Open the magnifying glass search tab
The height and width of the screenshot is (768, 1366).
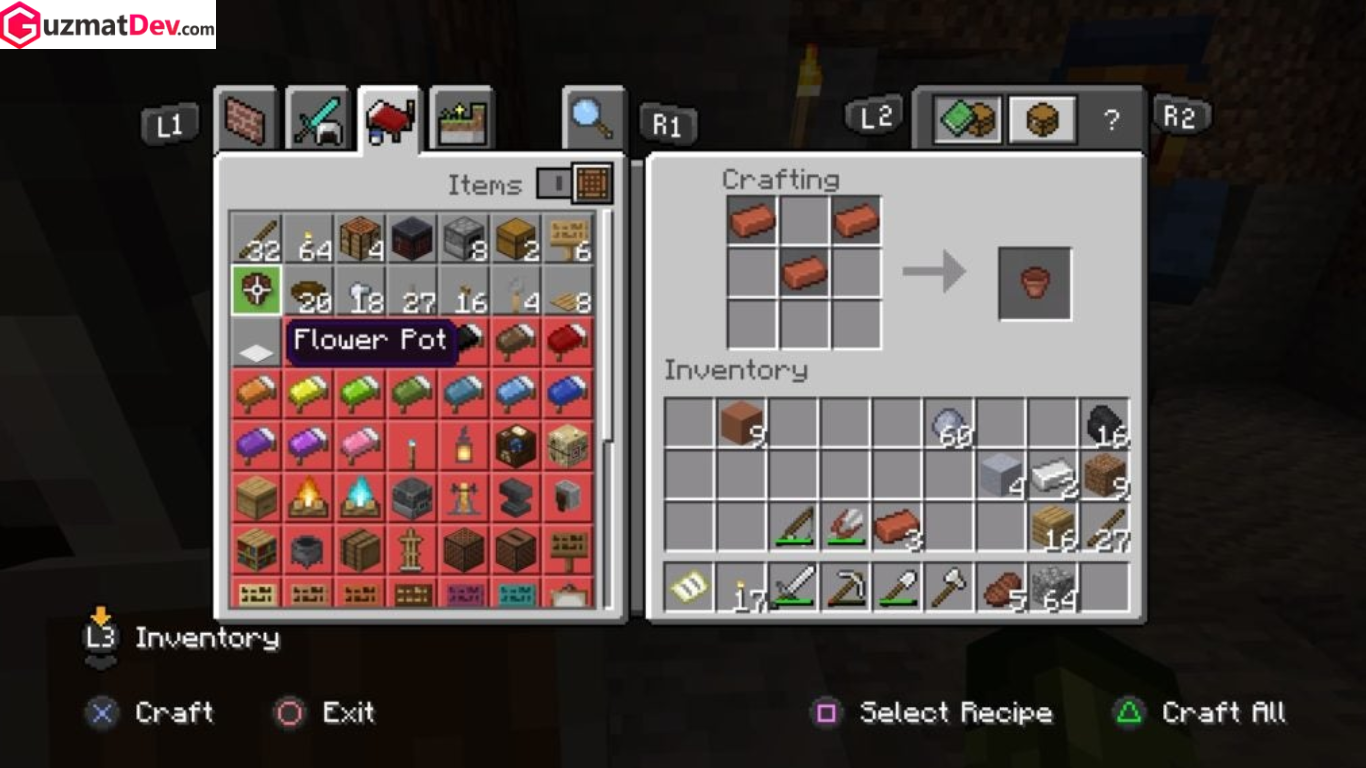pyautogui.click(x=592, y=119)
